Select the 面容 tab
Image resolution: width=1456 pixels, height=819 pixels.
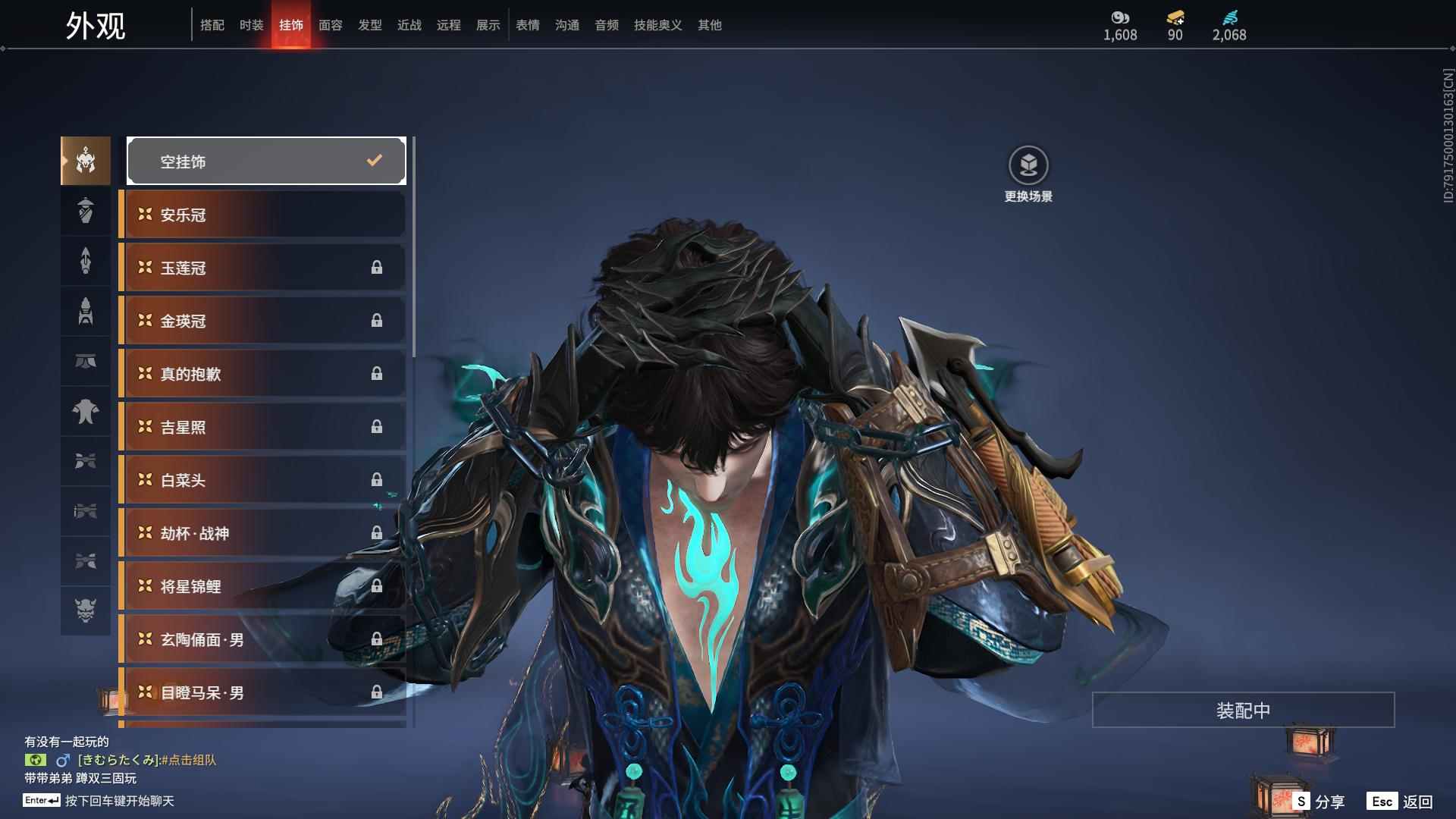(x=330, y=25)
